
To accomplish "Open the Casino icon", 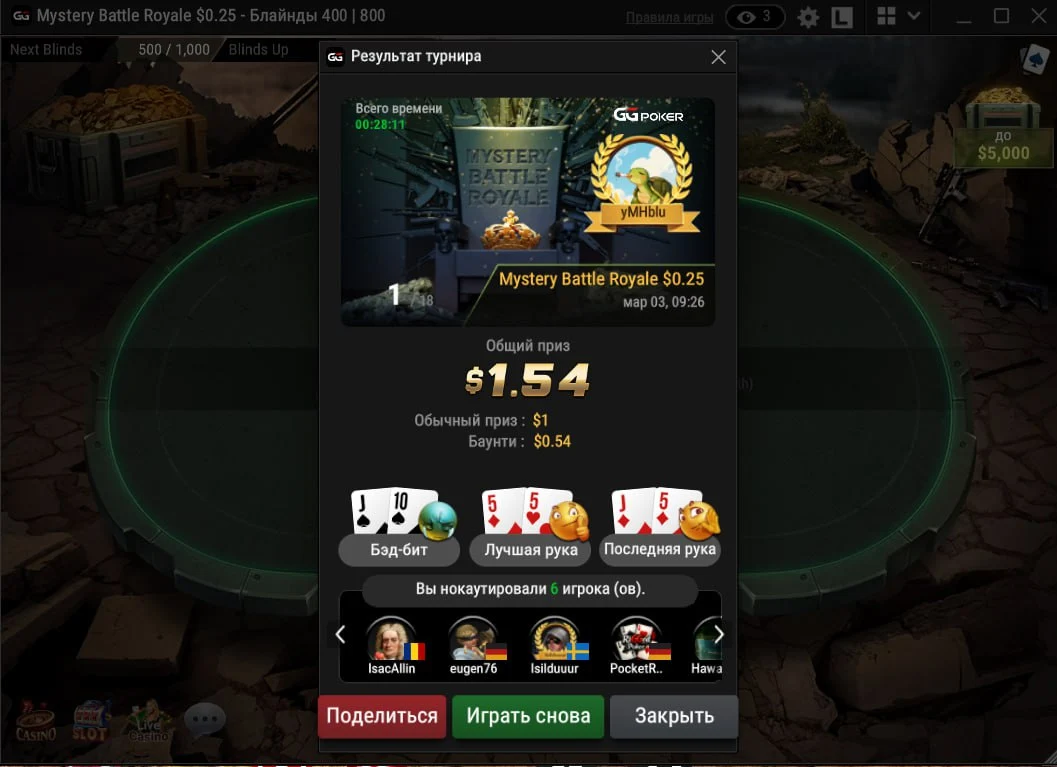I will click(36, 719).
